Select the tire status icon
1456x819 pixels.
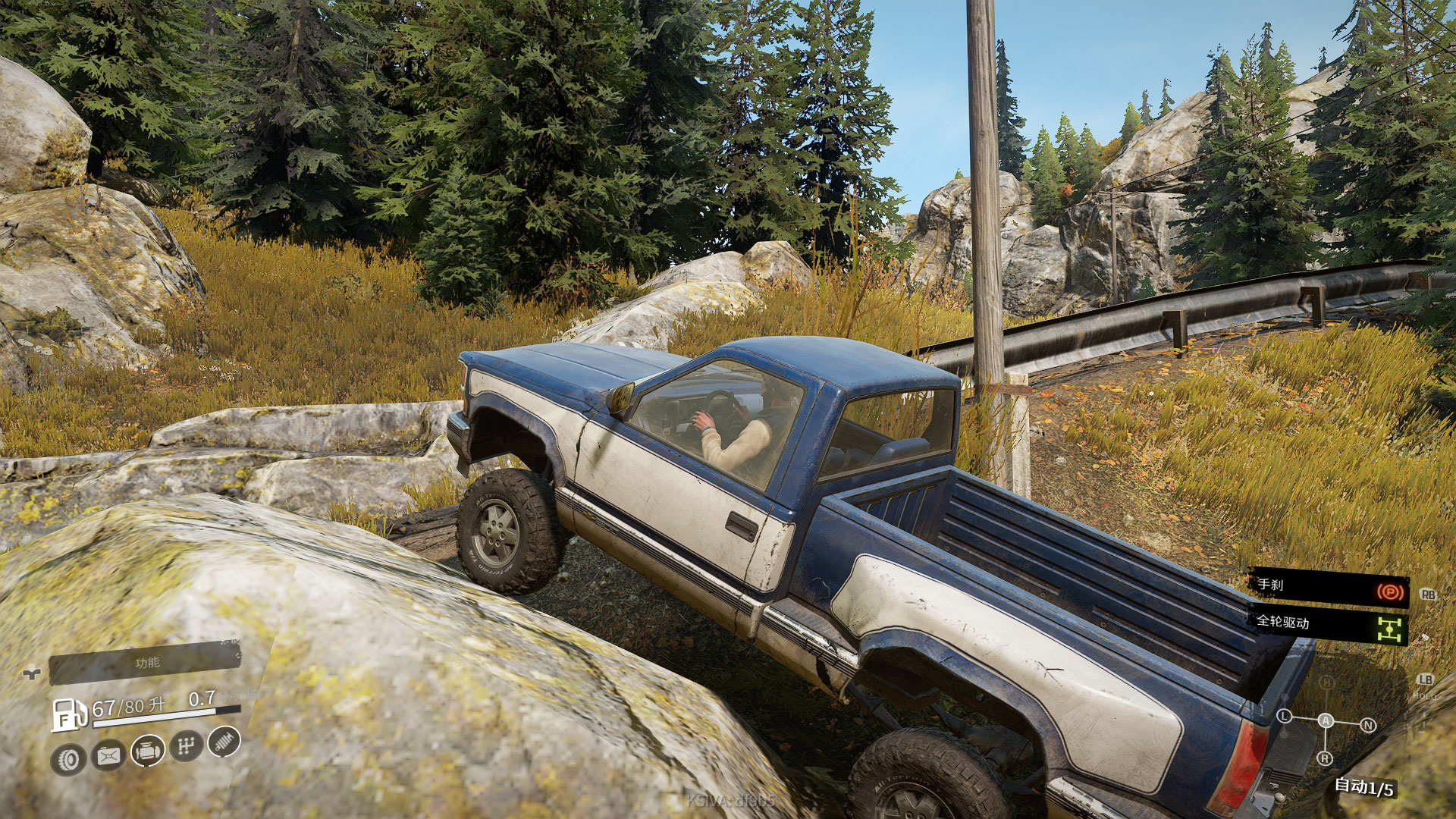tap(69, 759)
